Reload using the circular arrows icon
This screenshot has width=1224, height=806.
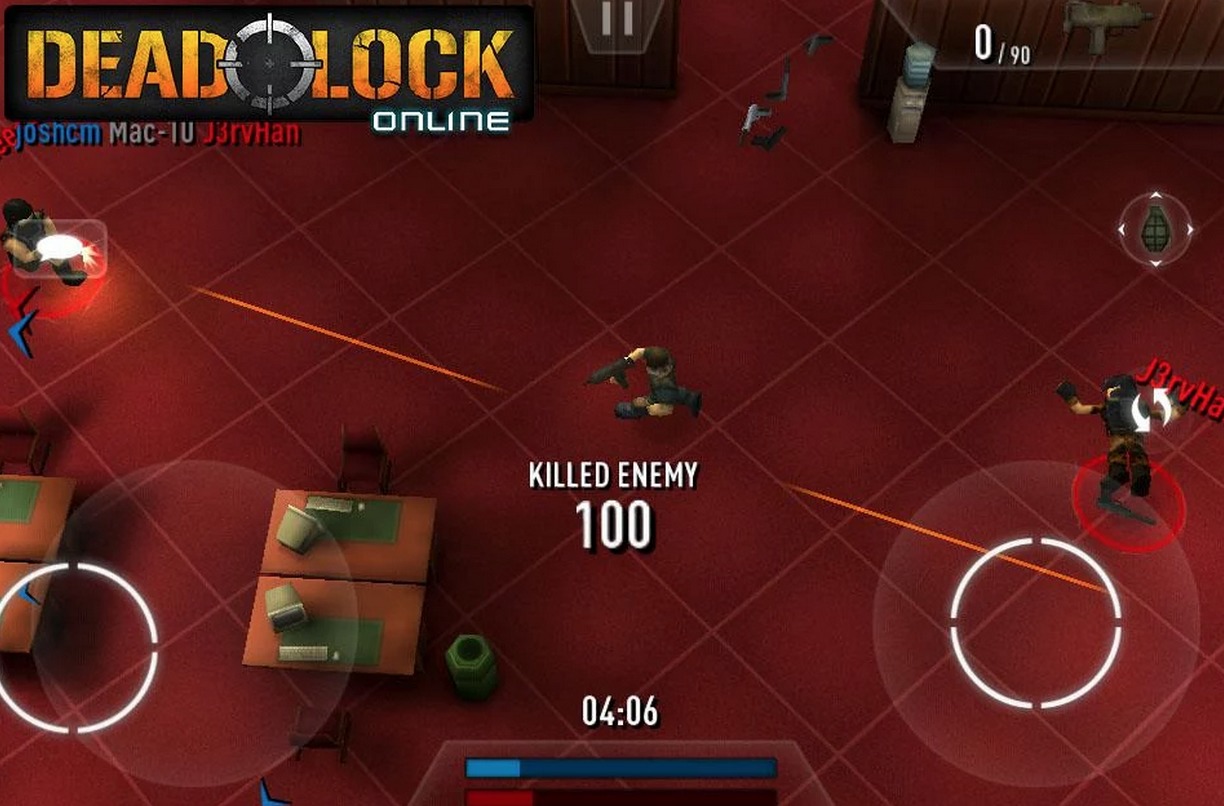(x=1155, y=408)
